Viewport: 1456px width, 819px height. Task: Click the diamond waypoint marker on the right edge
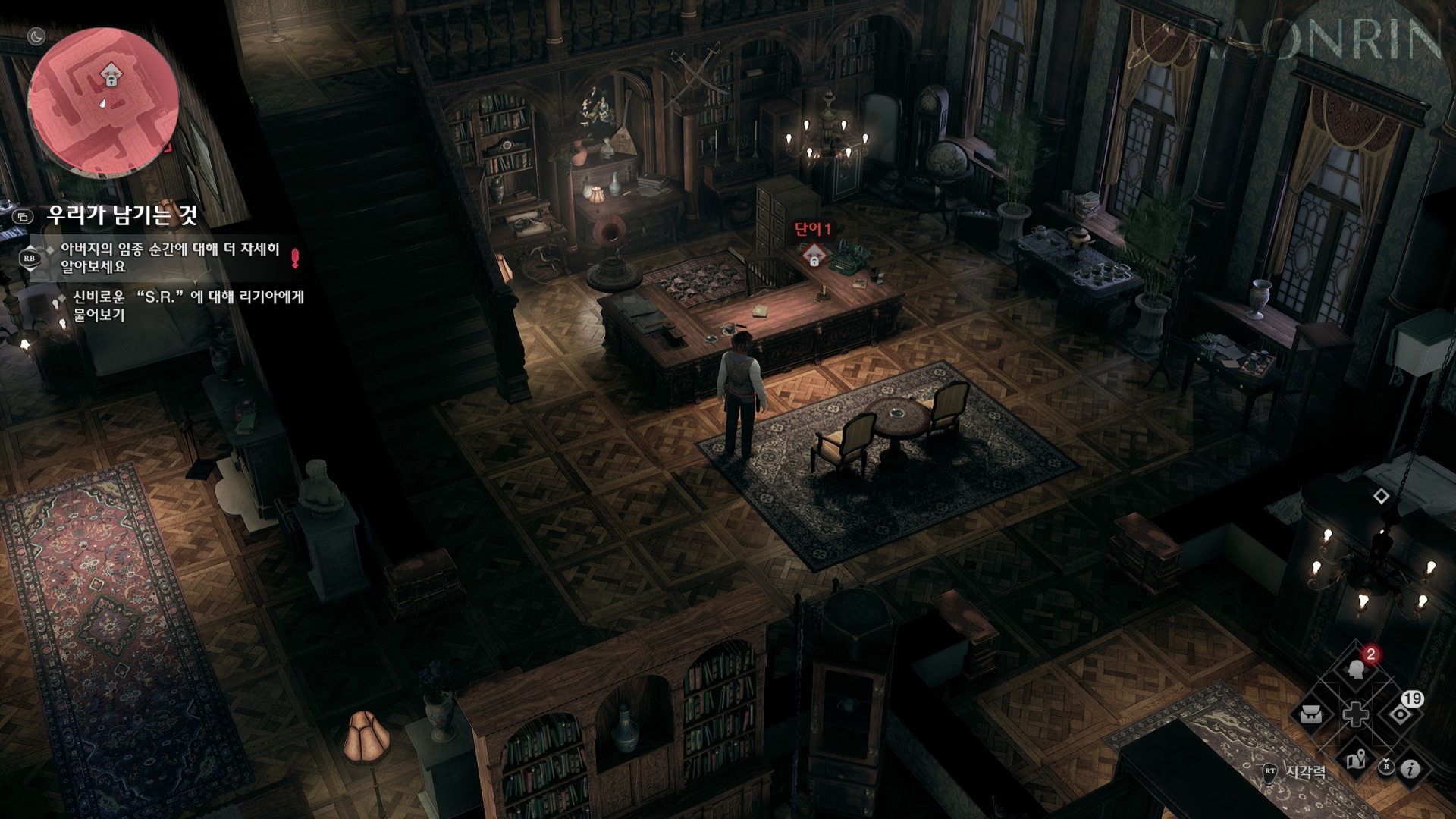coord(1382,496)
